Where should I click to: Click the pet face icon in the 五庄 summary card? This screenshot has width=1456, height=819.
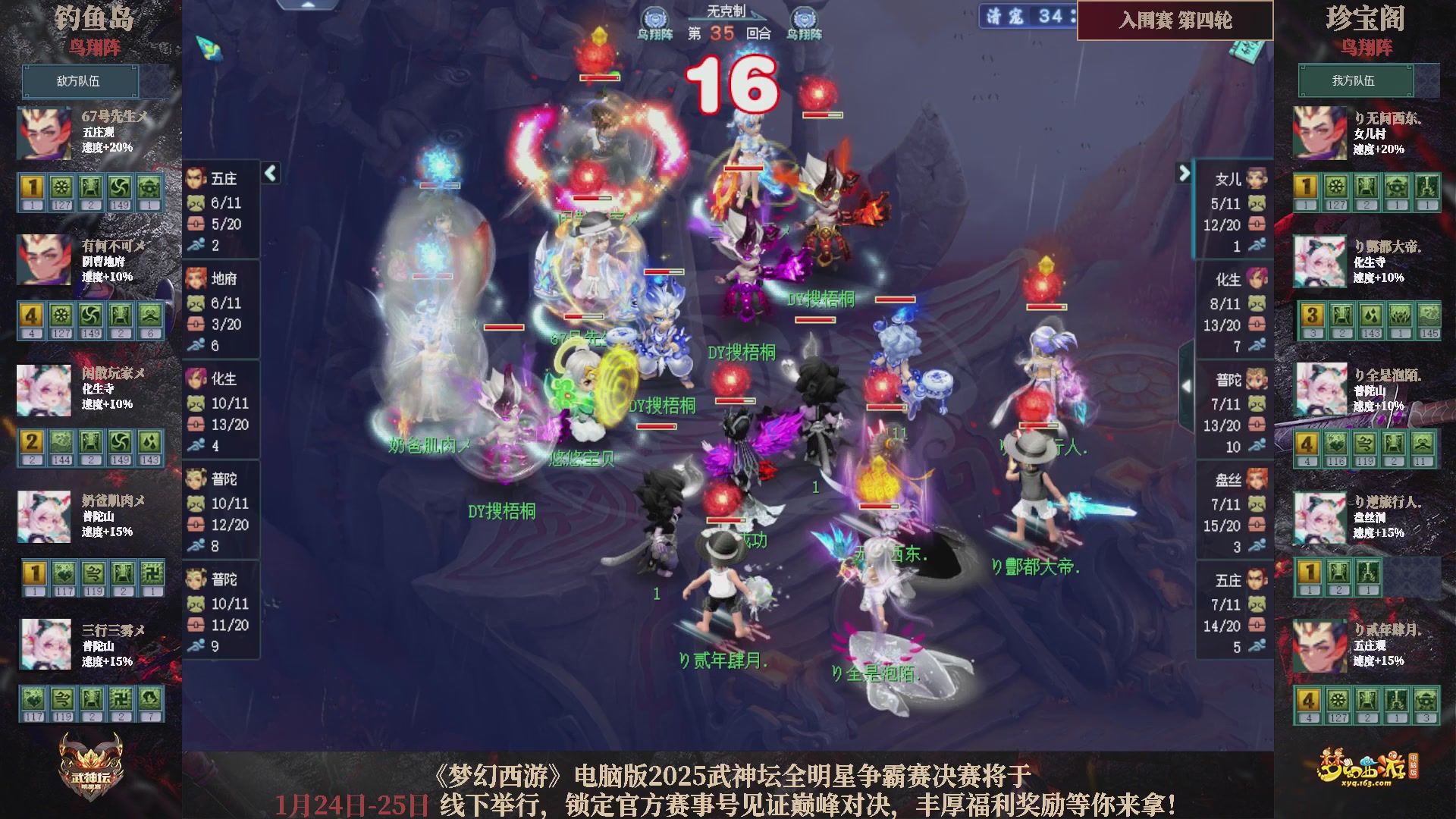click(196, 202)
